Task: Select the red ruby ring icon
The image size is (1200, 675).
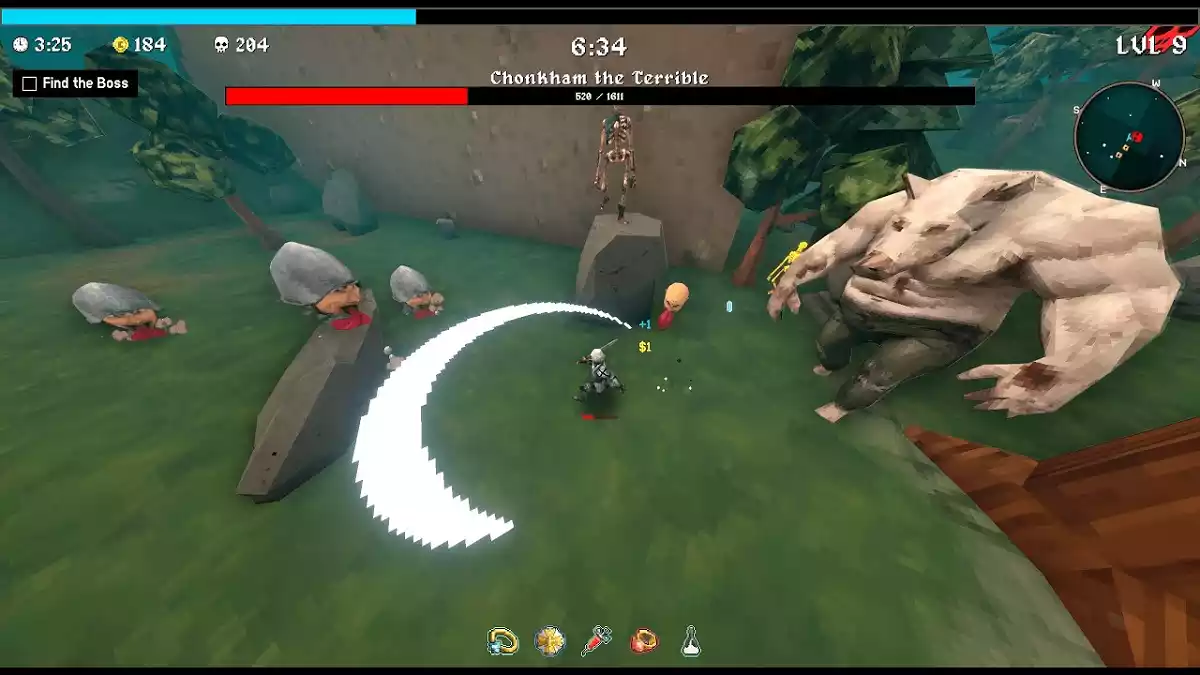Action: coord(644,641)
